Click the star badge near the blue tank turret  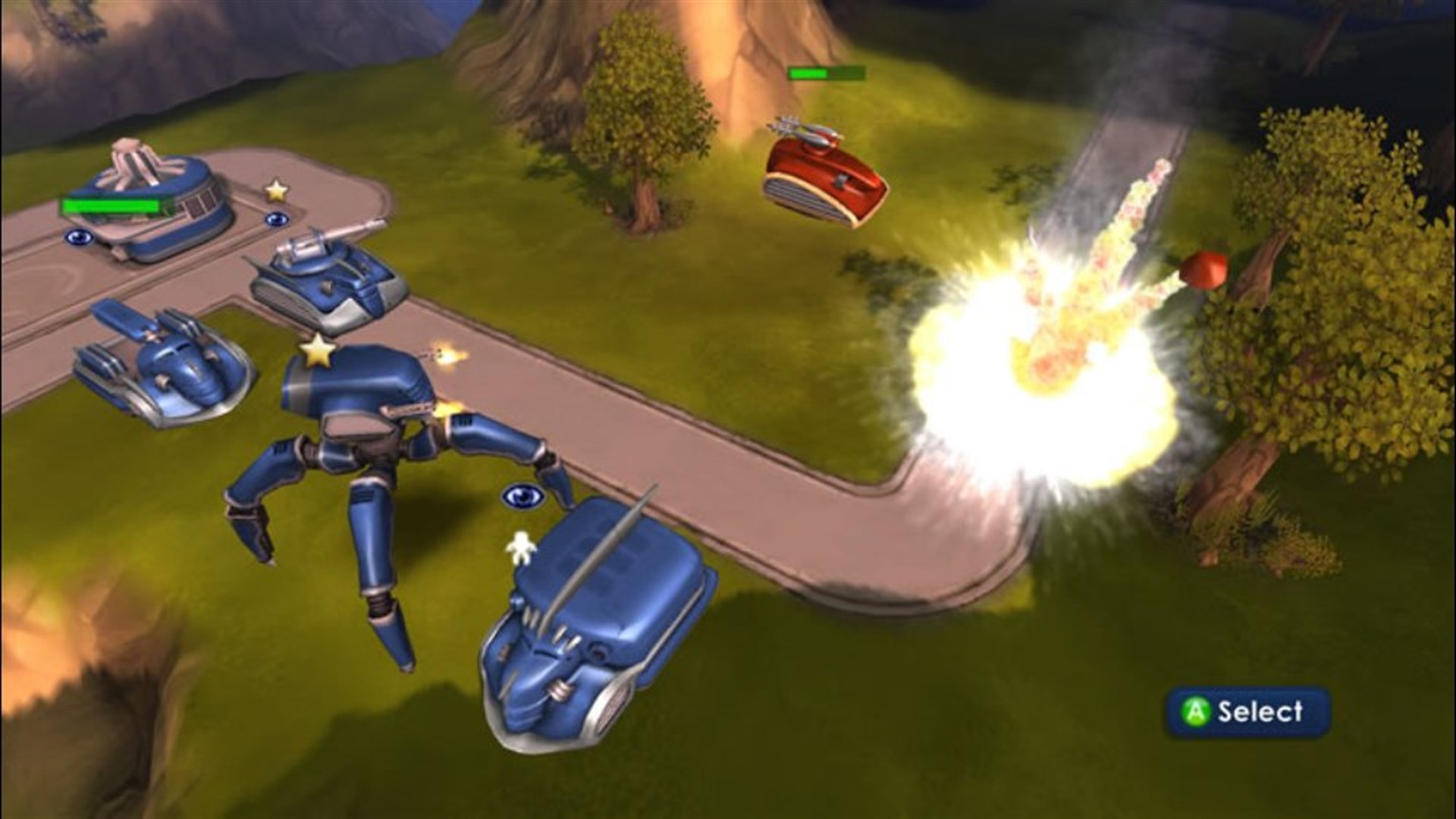(276, 189)
